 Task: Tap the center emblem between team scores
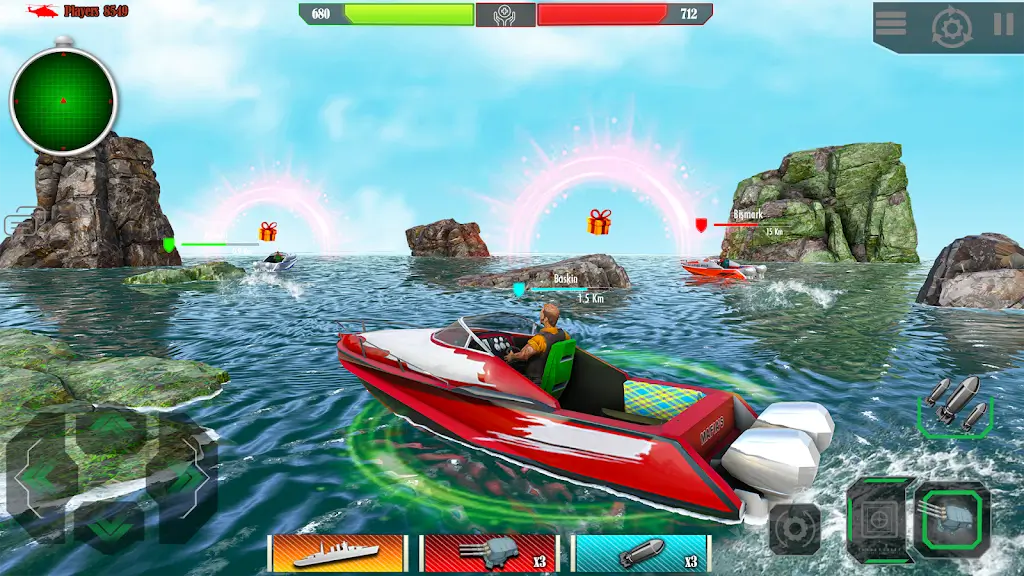[505, 14]
